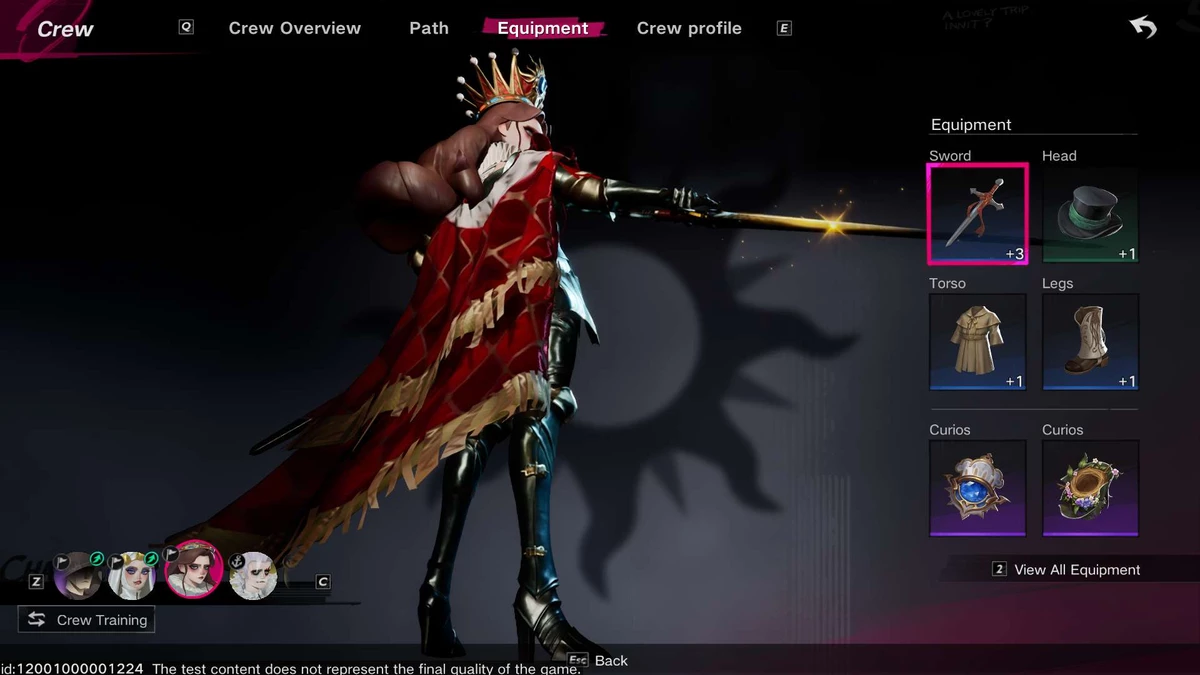Select the Legs boot slot
1200x675 pixels.
pos(1090,341)
